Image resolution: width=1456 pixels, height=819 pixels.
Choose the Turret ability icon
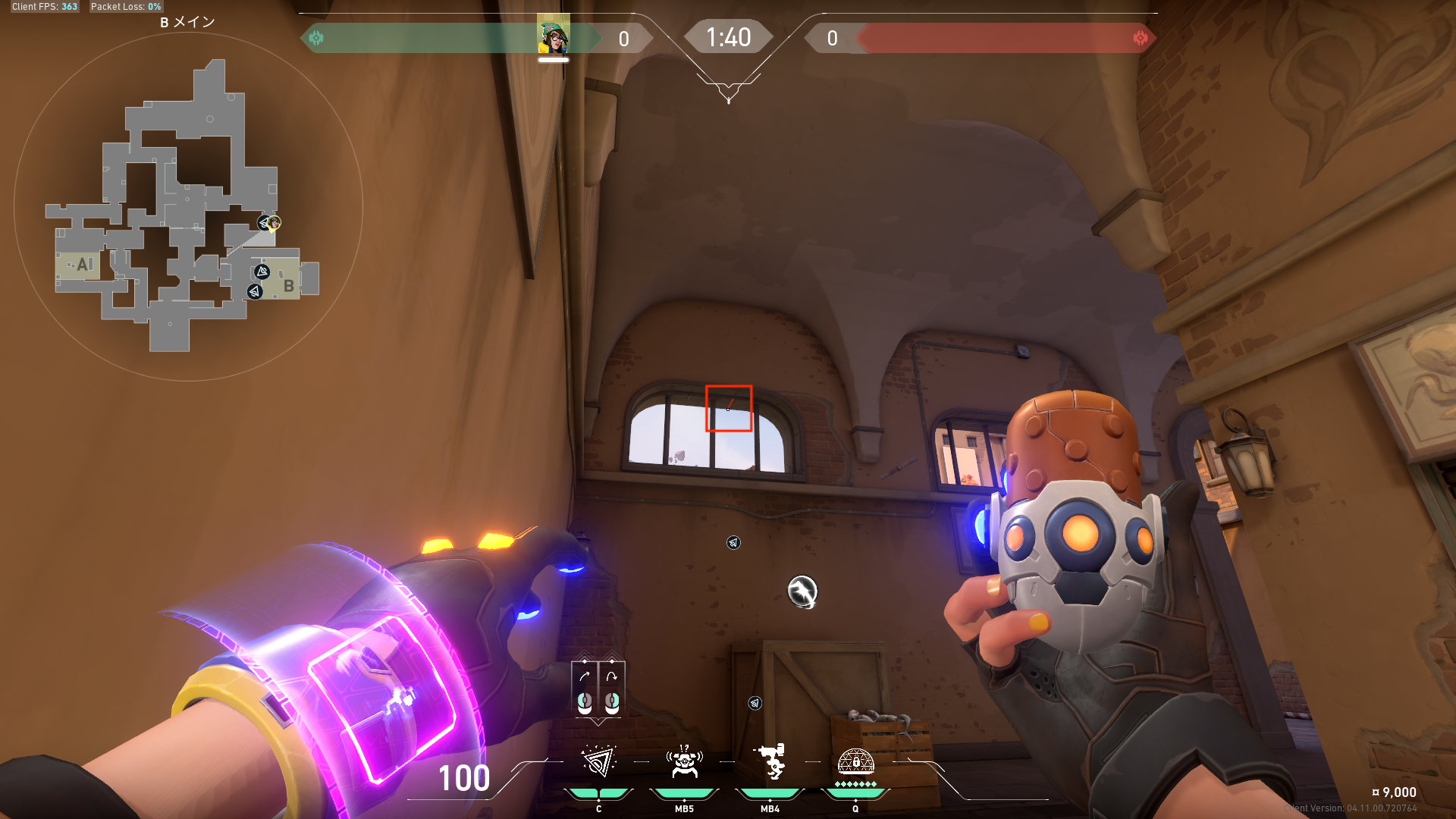click(770, 761)
